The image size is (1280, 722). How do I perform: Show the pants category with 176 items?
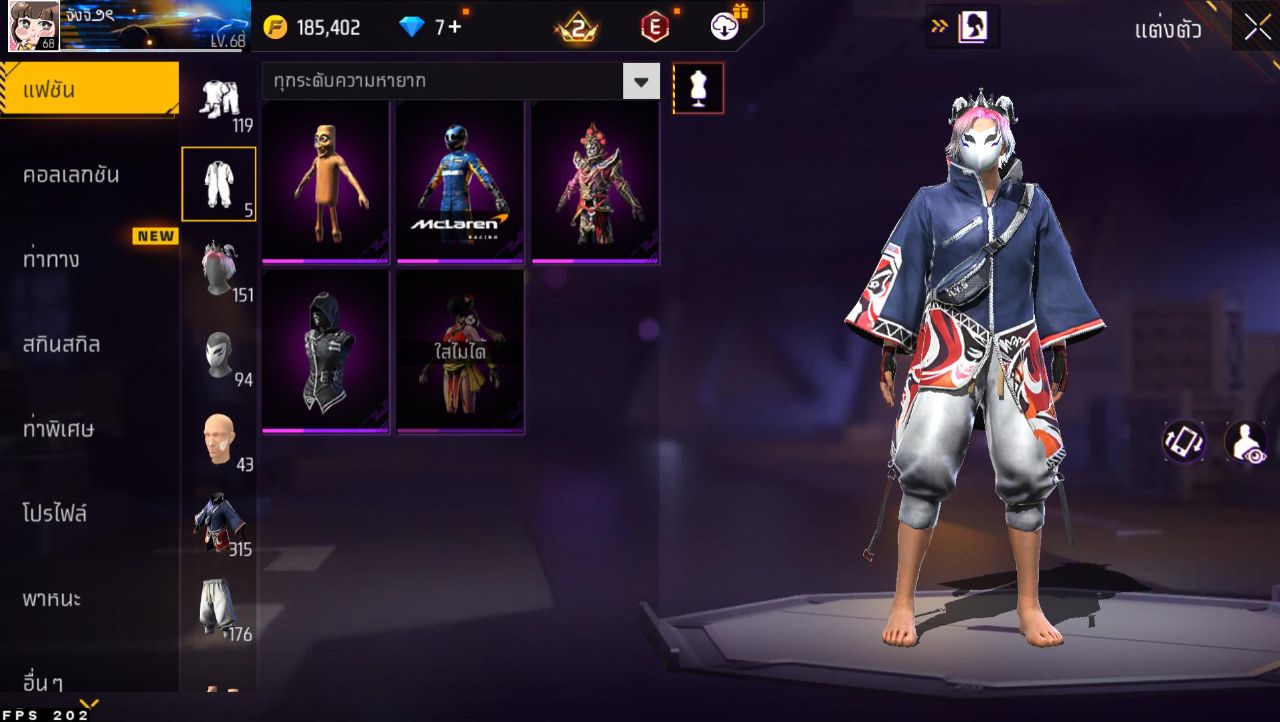click(x=219, y=608)
